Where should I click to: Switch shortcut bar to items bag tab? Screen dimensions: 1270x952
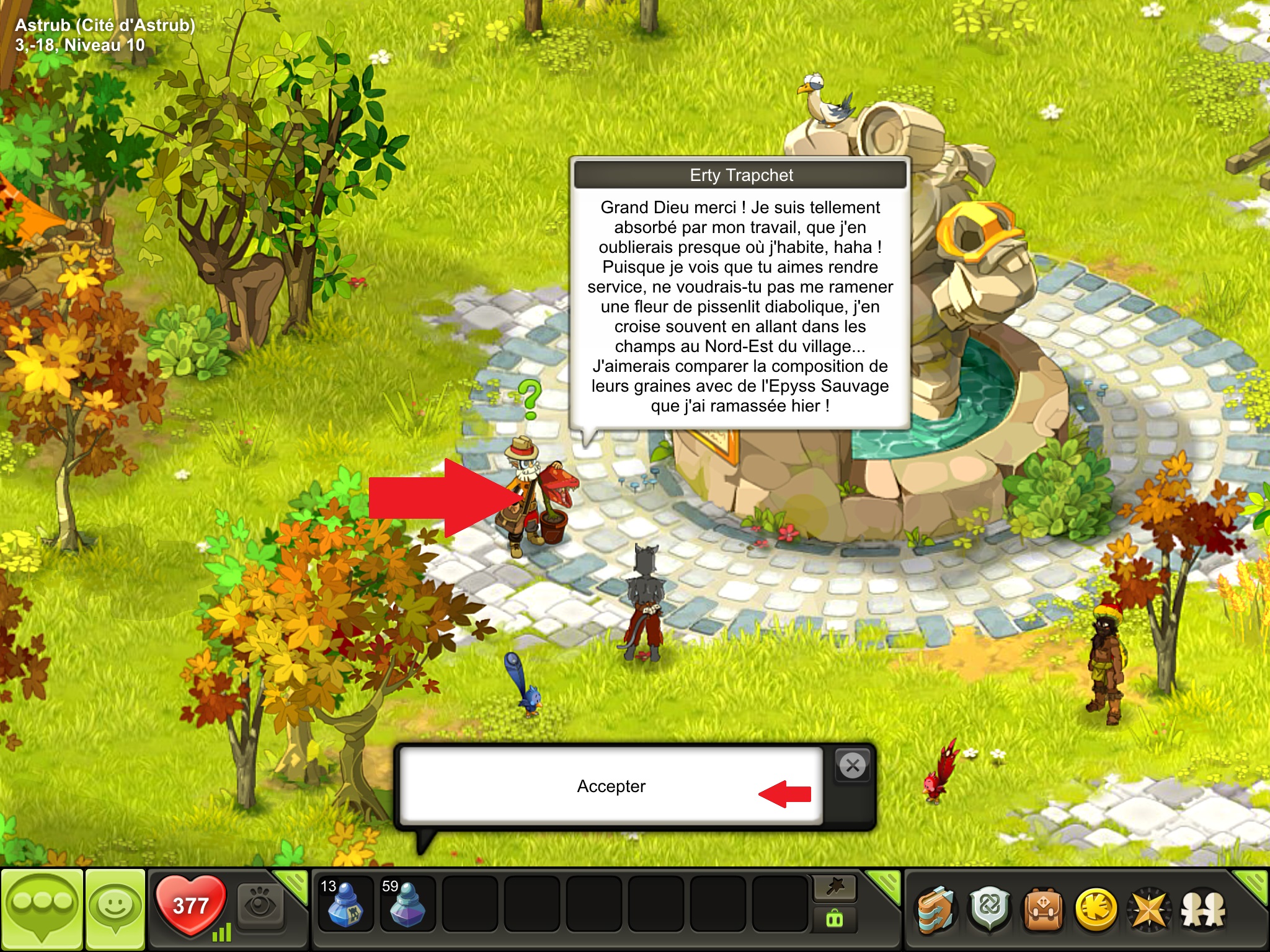click(835, 920)
